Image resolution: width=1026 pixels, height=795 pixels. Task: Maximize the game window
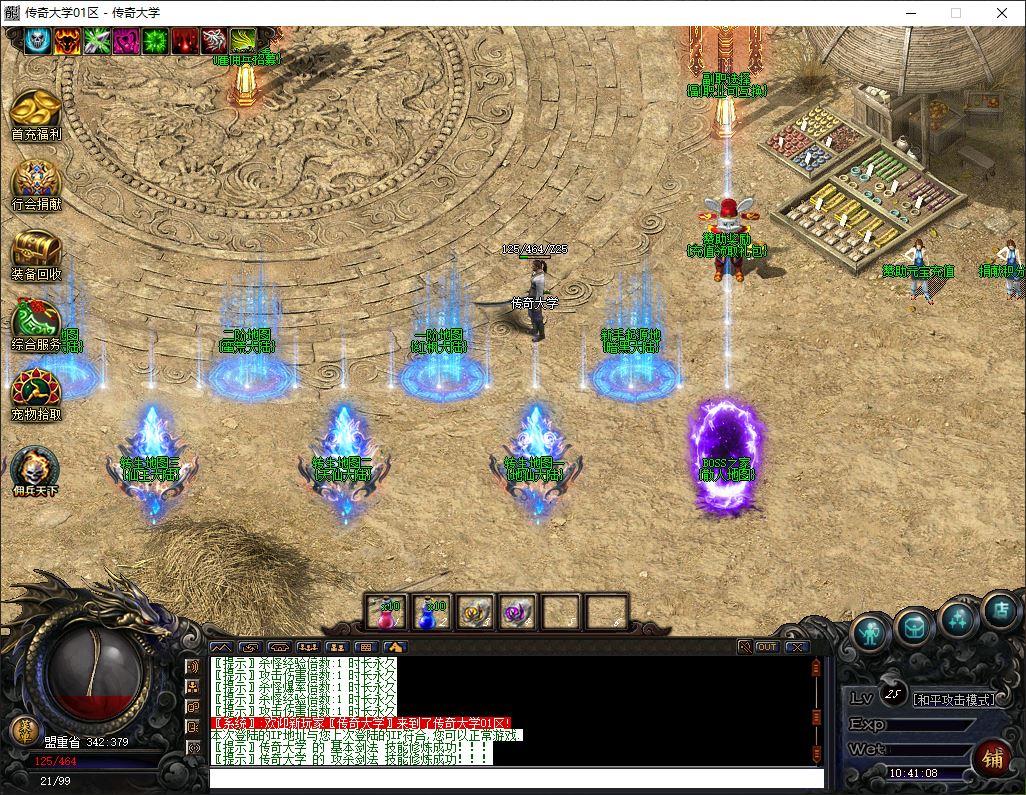(956, 13)
